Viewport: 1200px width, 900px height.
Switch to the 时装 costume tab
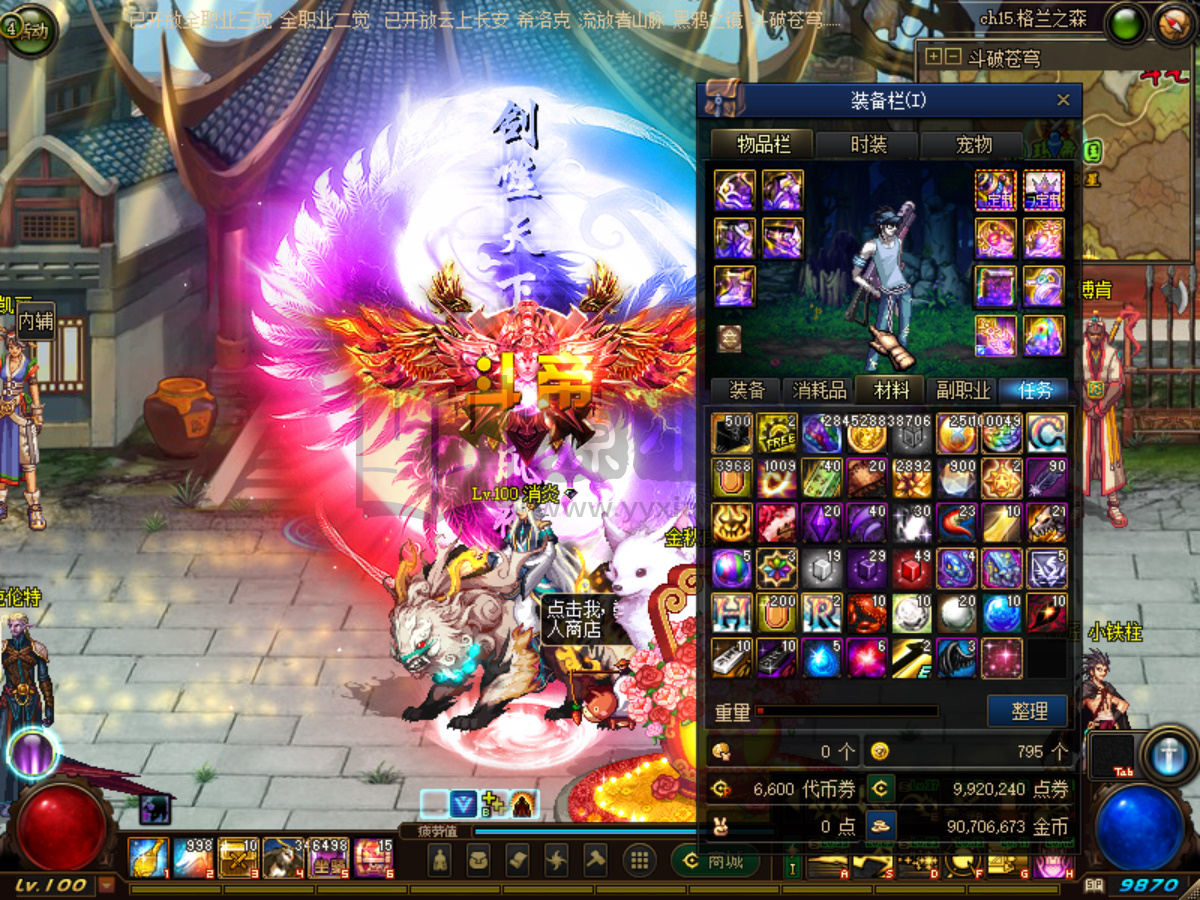[x=868, y=145]
